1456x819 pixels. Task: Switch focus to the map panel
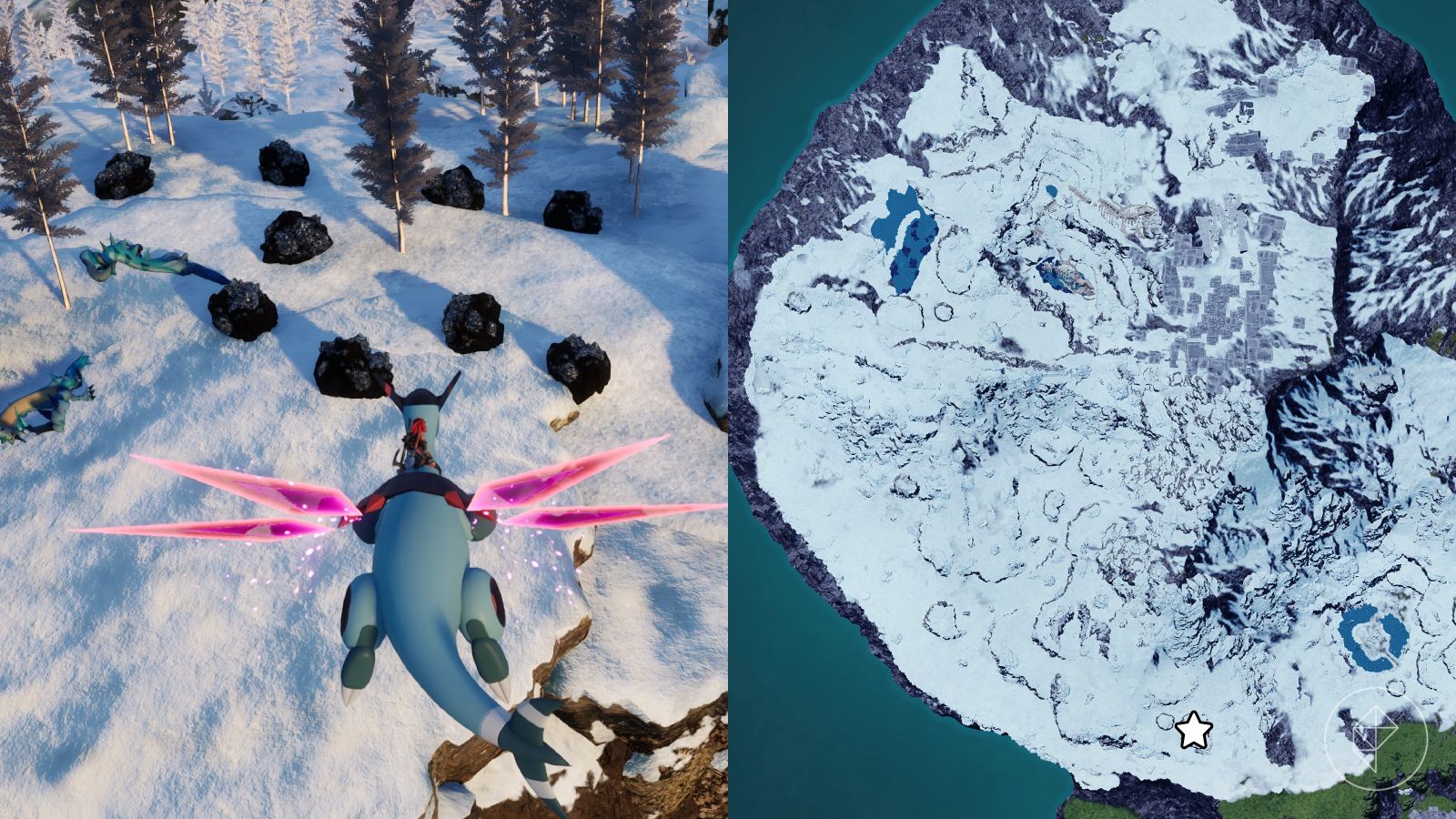1092,409
